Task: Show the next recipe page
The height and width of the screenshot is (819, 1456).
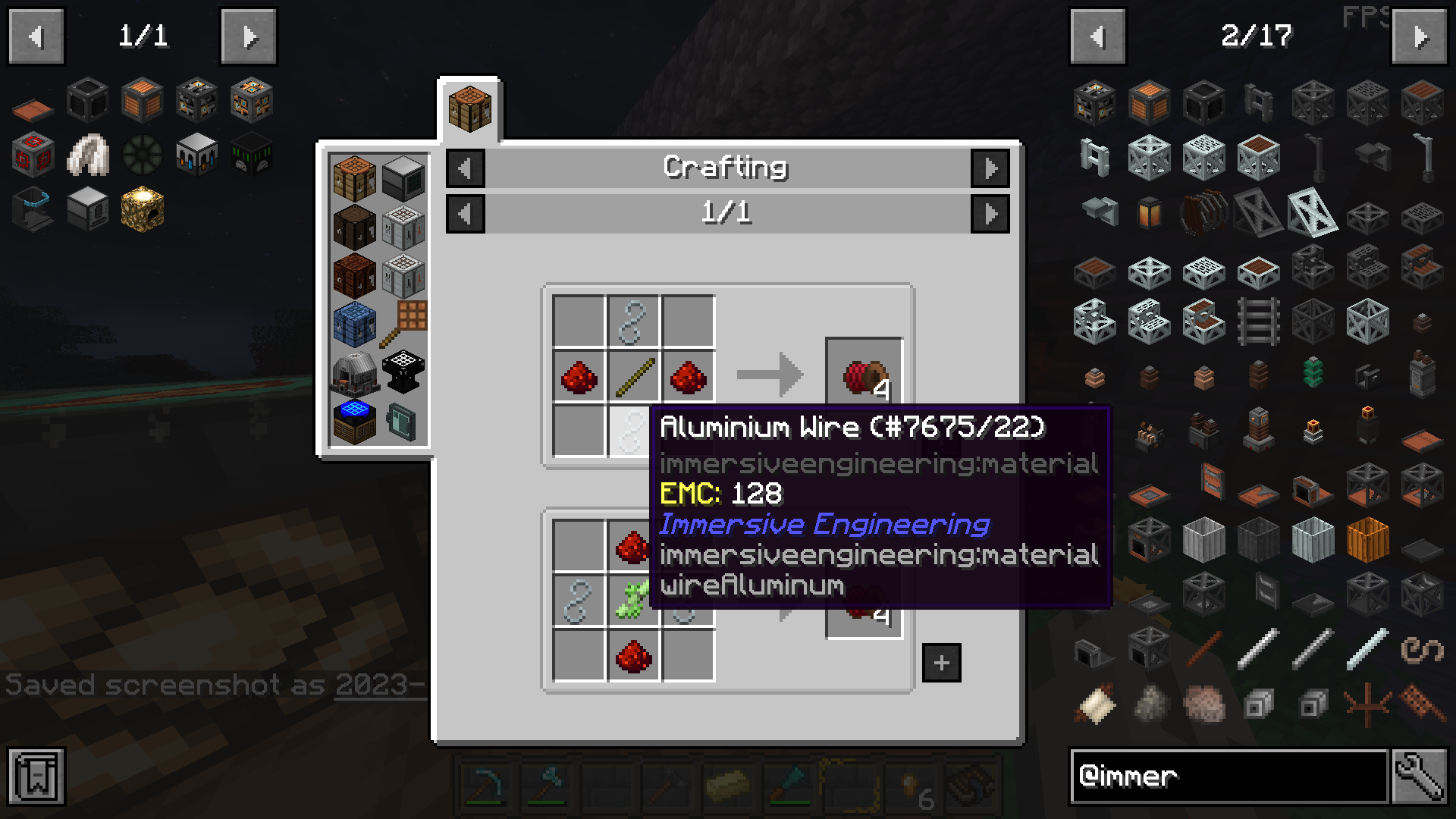Action: 990,214
